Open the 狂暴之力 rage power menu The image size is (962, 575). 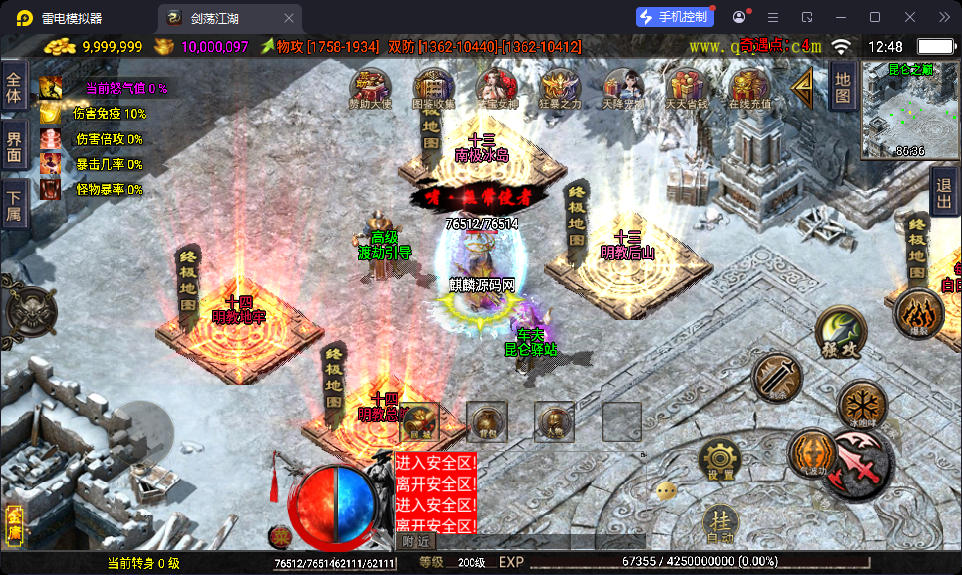tap(560, 88)
